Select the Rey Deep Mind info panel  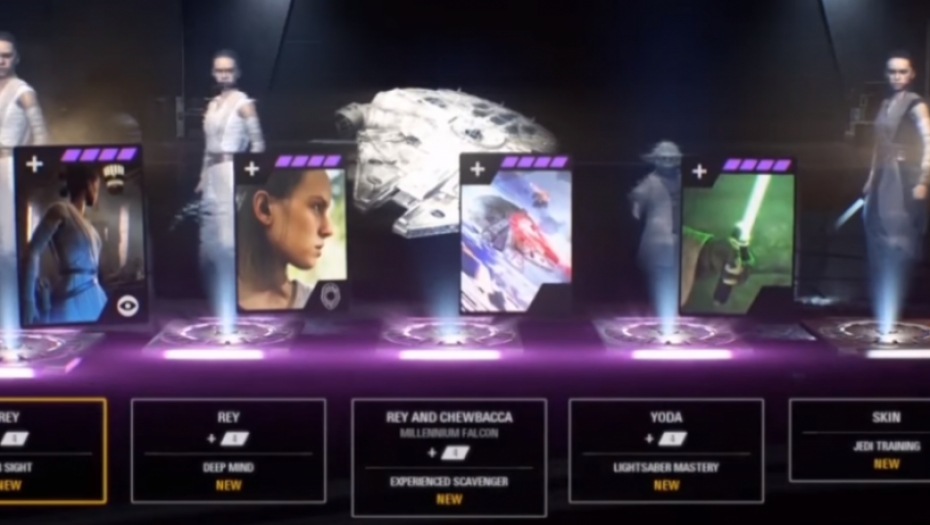tap(228, 450)
